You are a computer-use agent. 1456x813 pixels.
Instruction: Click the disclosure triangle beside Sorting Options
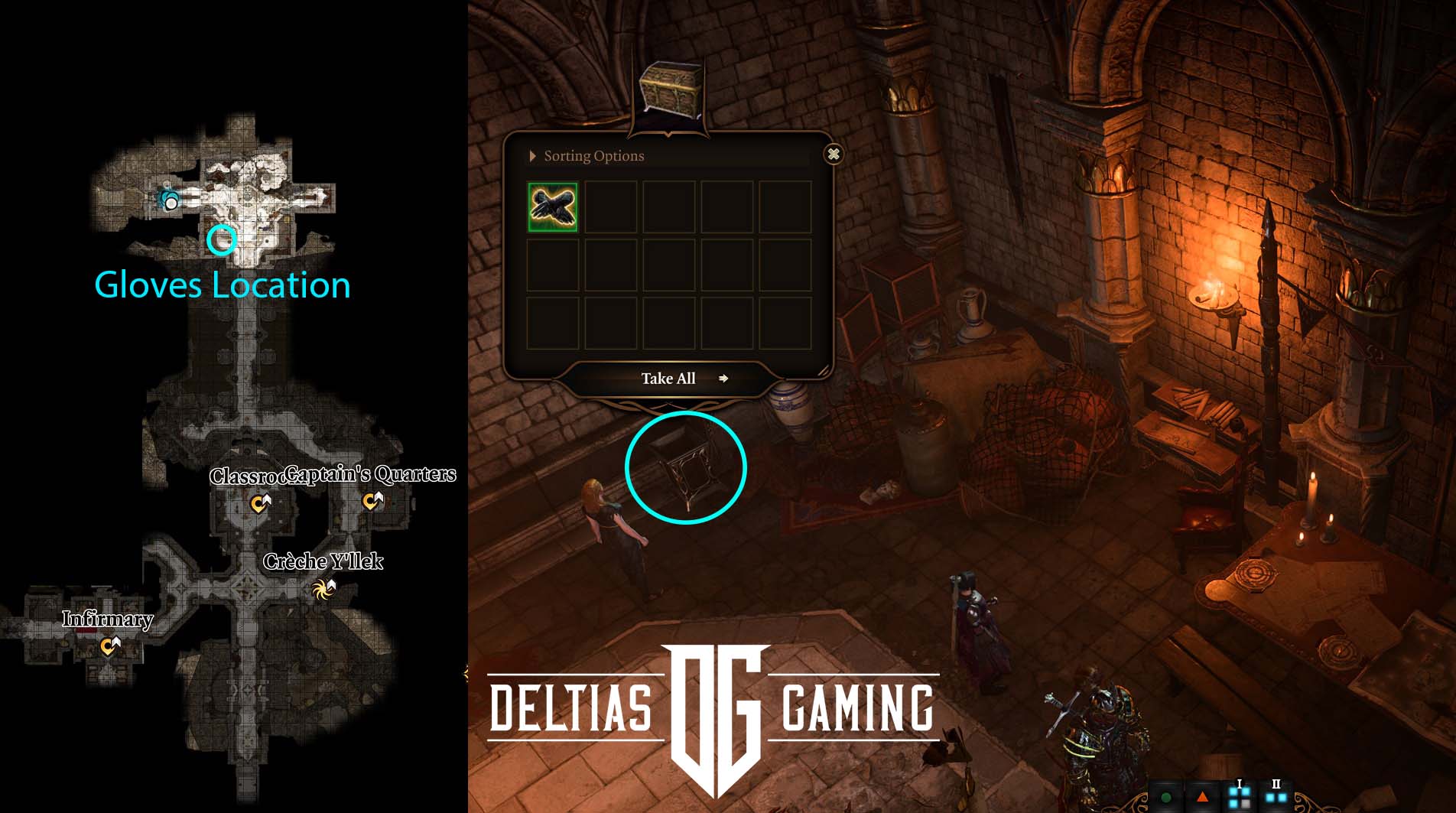click(x=532, y=155)
